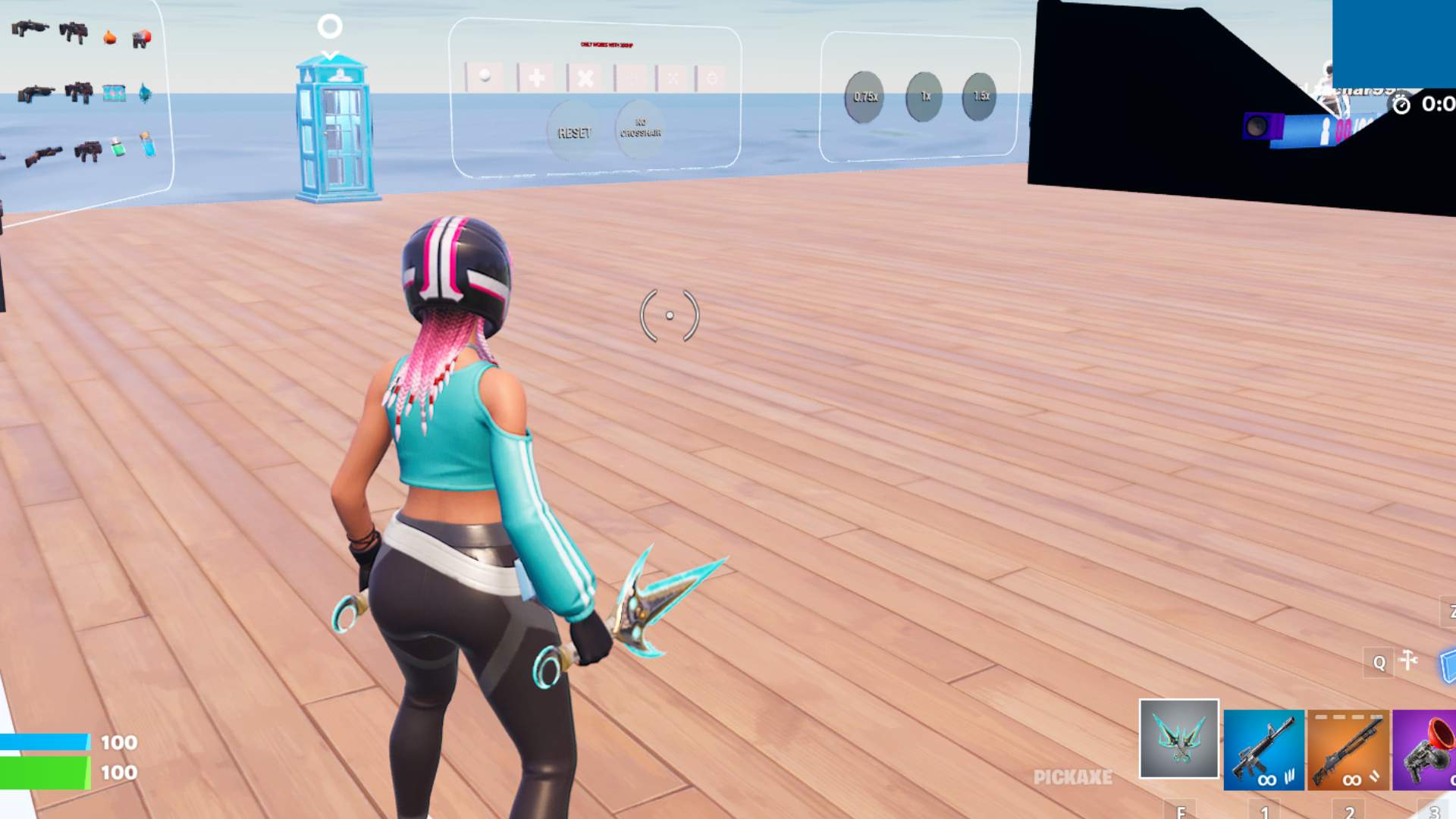The height and width of the screenshot is (819, 1456).
Task: Toggle the NO CROSSHAIR option
Action: [x=640, y=127]
